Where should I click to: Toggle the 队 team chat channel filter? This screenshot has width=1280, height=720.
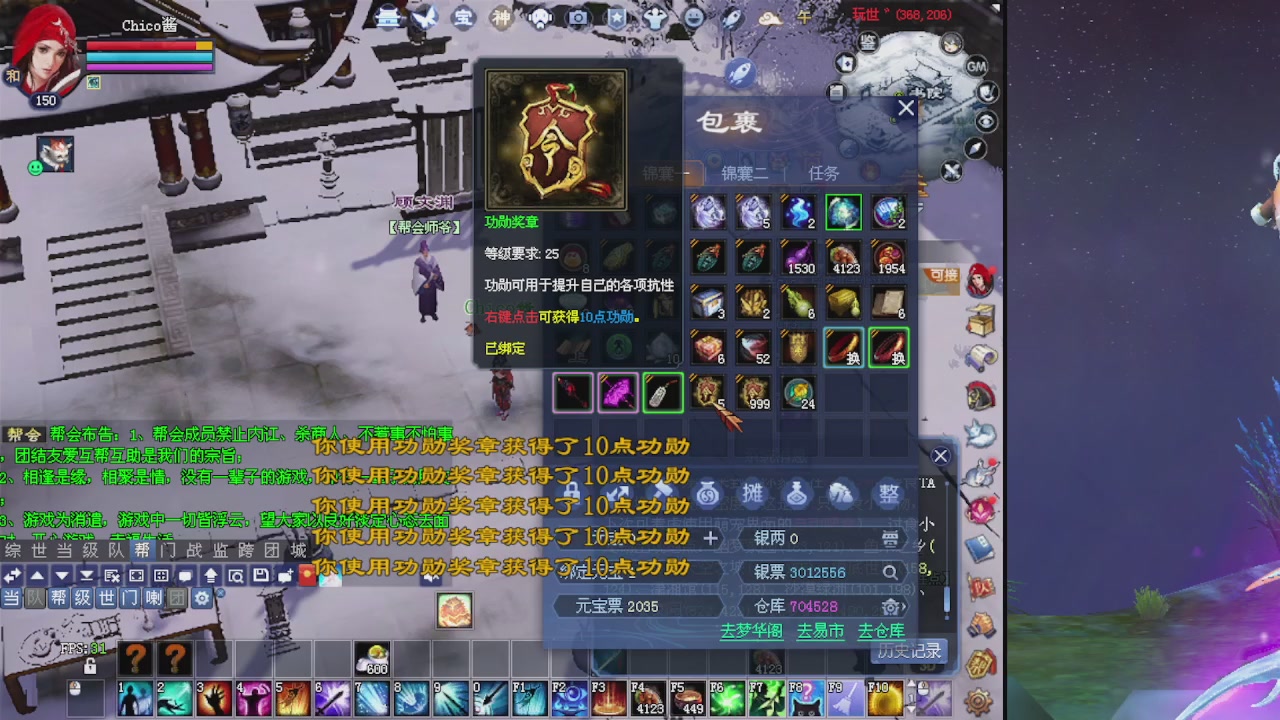[34, 598]
